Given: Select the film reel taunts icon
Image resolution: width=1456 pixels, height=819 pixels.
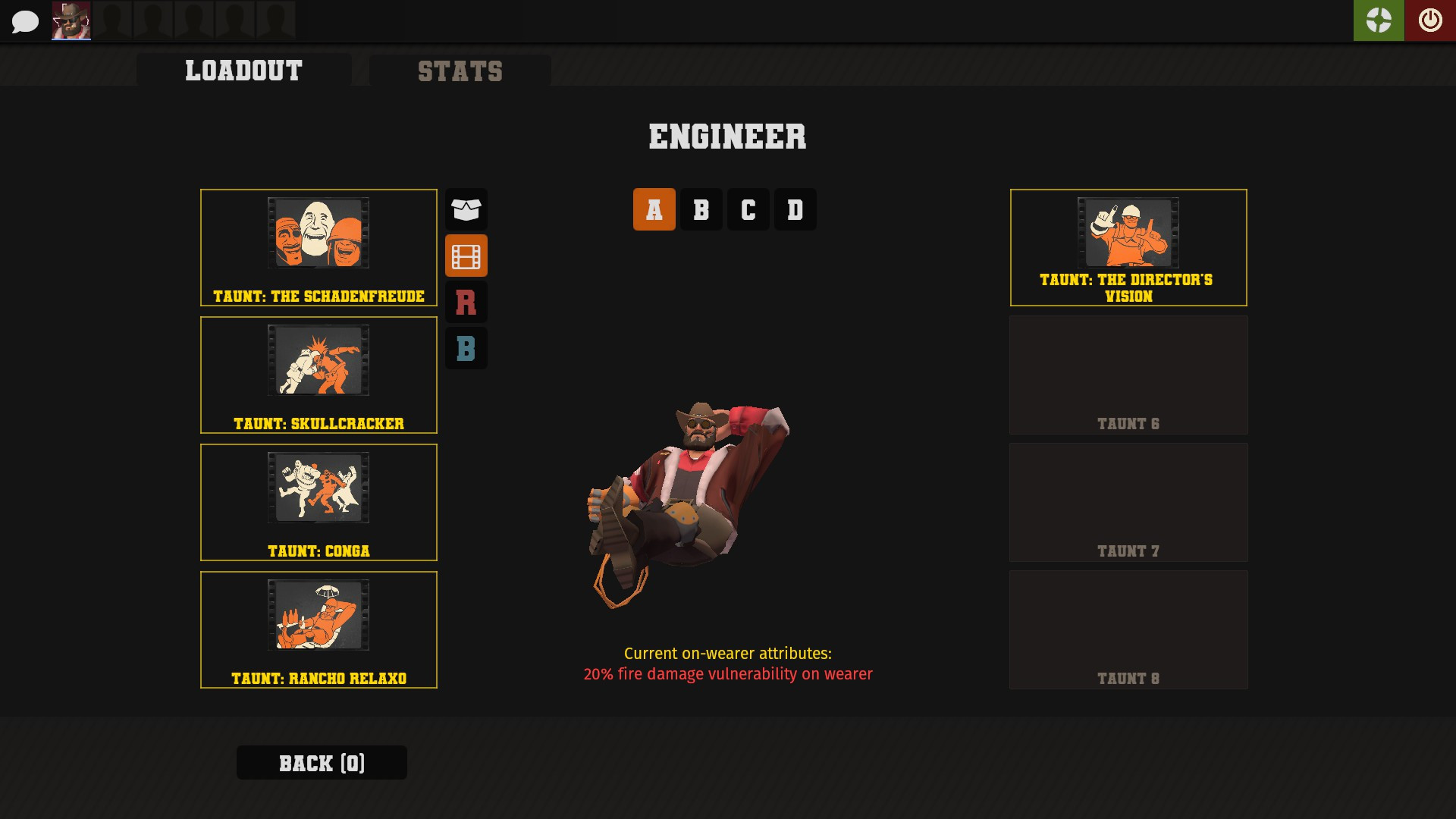Looking at the screenshot, I should pyautogui.click(x=466, y=256).
